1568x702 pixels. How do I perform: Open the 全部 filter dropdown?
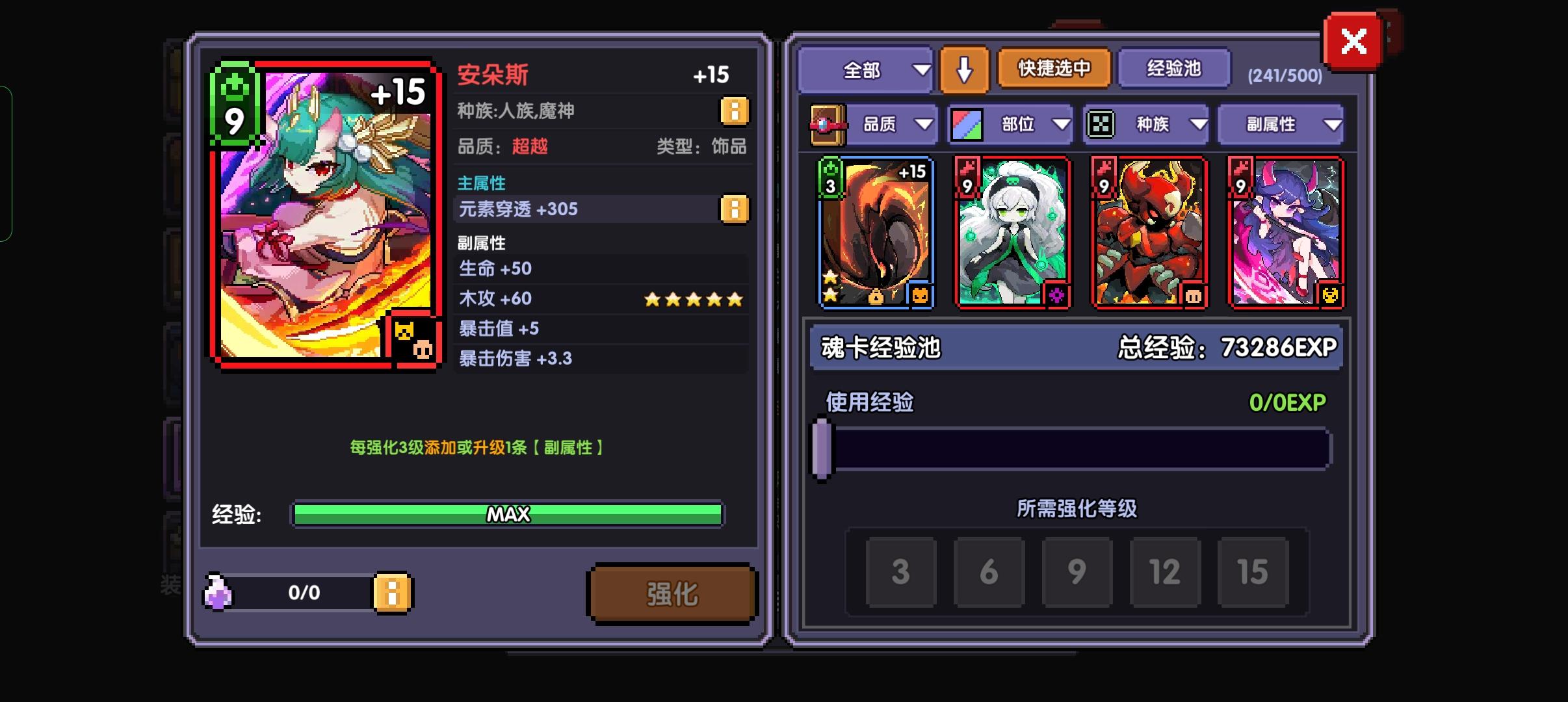(x=867, y=70)
